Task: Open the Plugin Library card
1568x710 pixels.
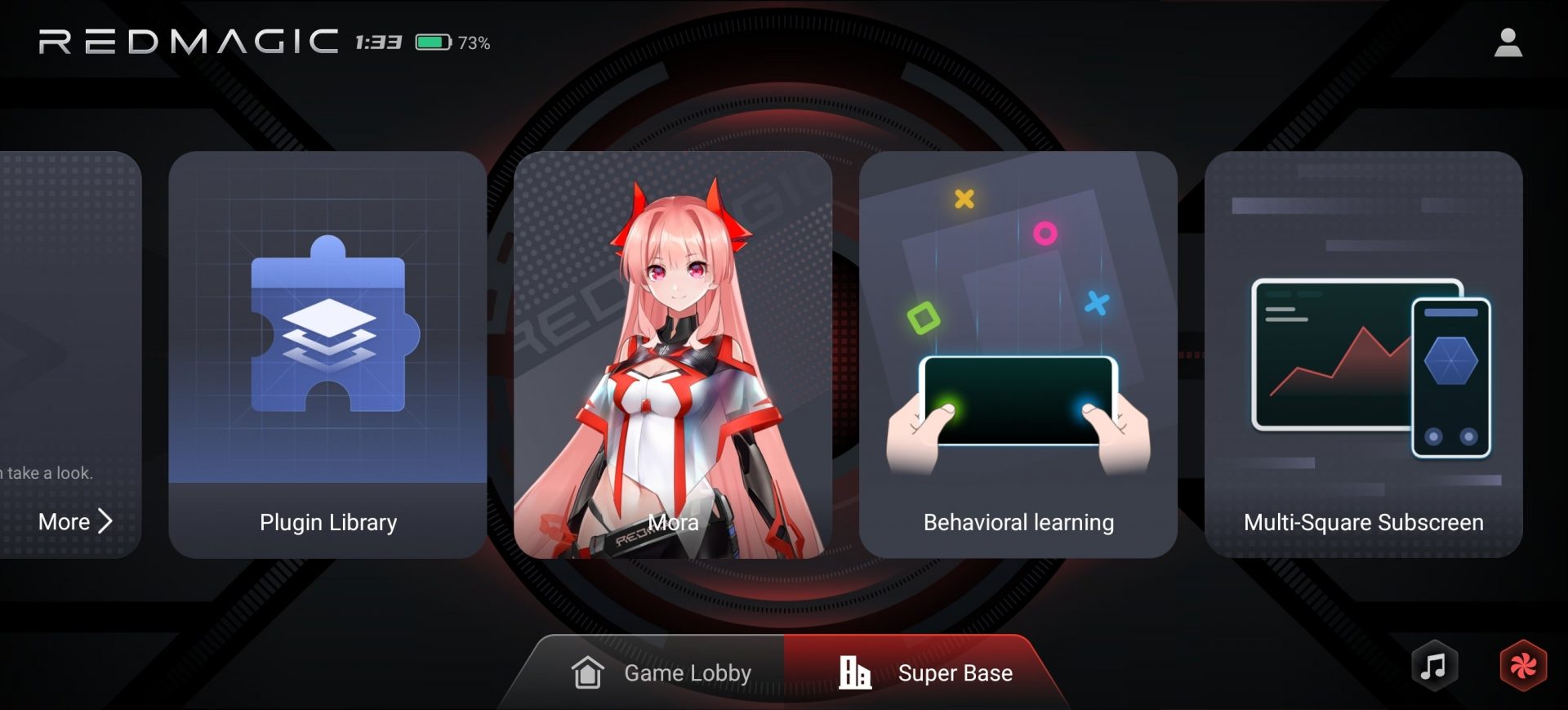Action: [x=327, y=351]
